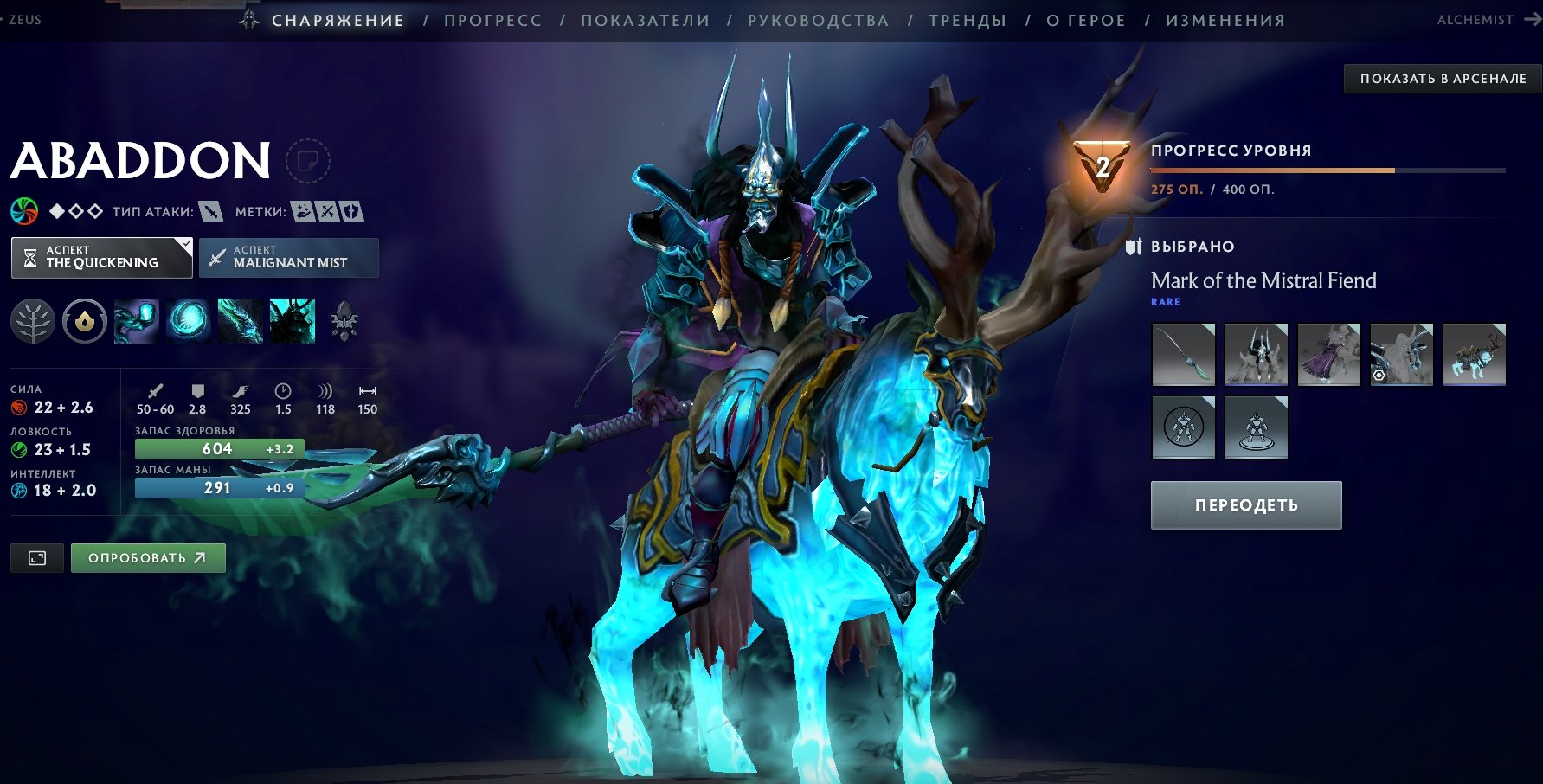Select the Mist Coil ability icon
1543x784 pixels.
(137, 322)
